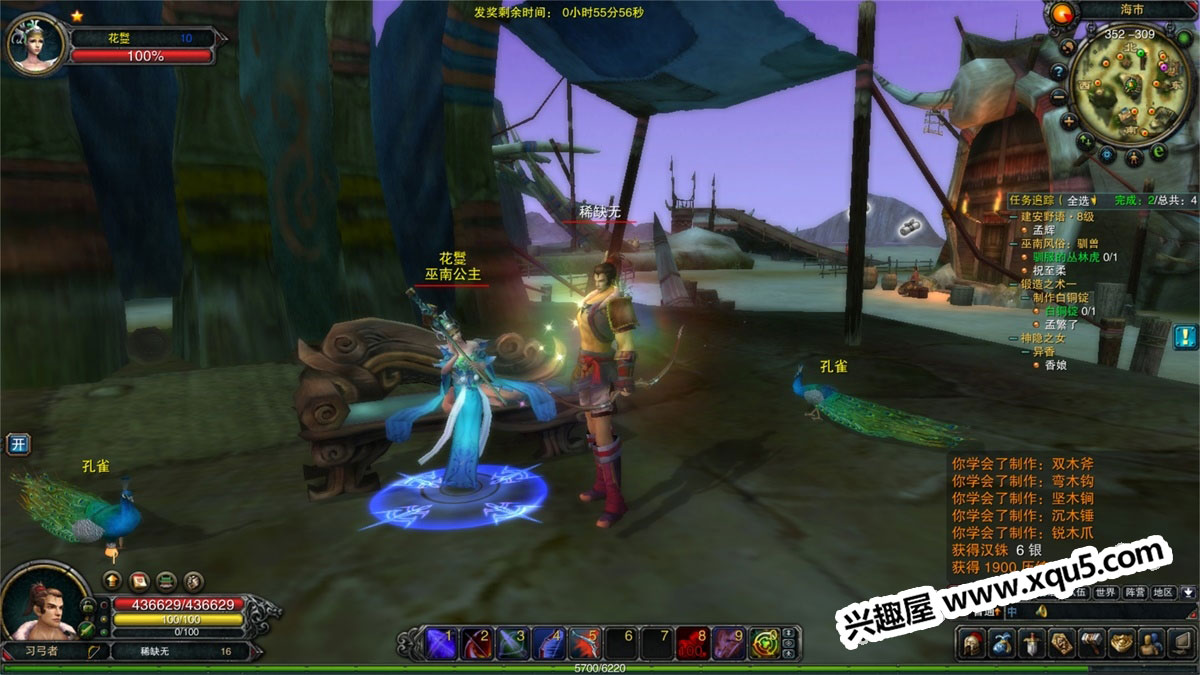Switch to the 阵营 chat channel tab
Image resolution: width=1200 pixels, height=675 pixels.
[1134, 592]
